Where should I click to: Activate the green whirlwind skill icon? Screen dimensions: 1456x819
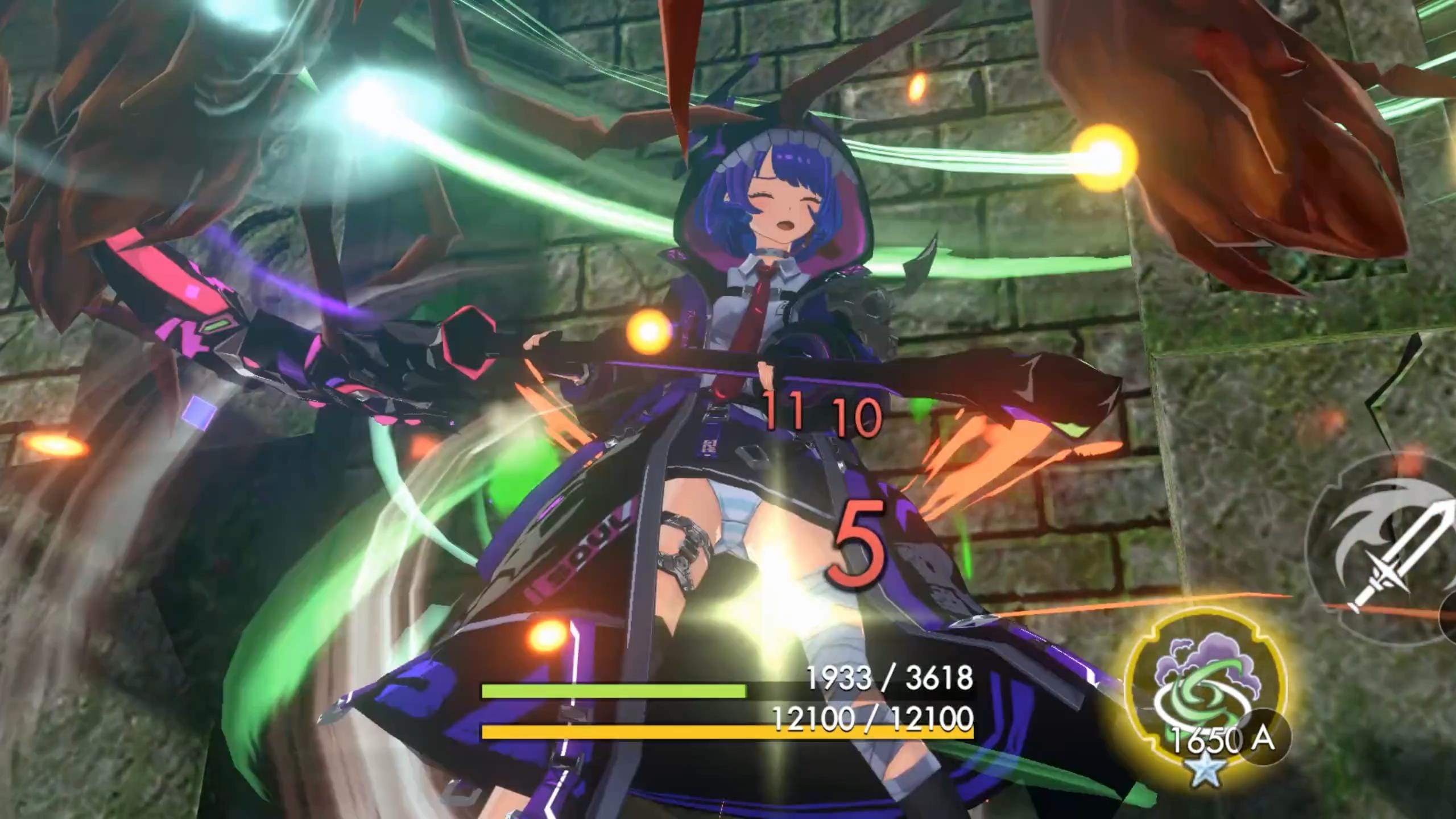click(1207, 695)
